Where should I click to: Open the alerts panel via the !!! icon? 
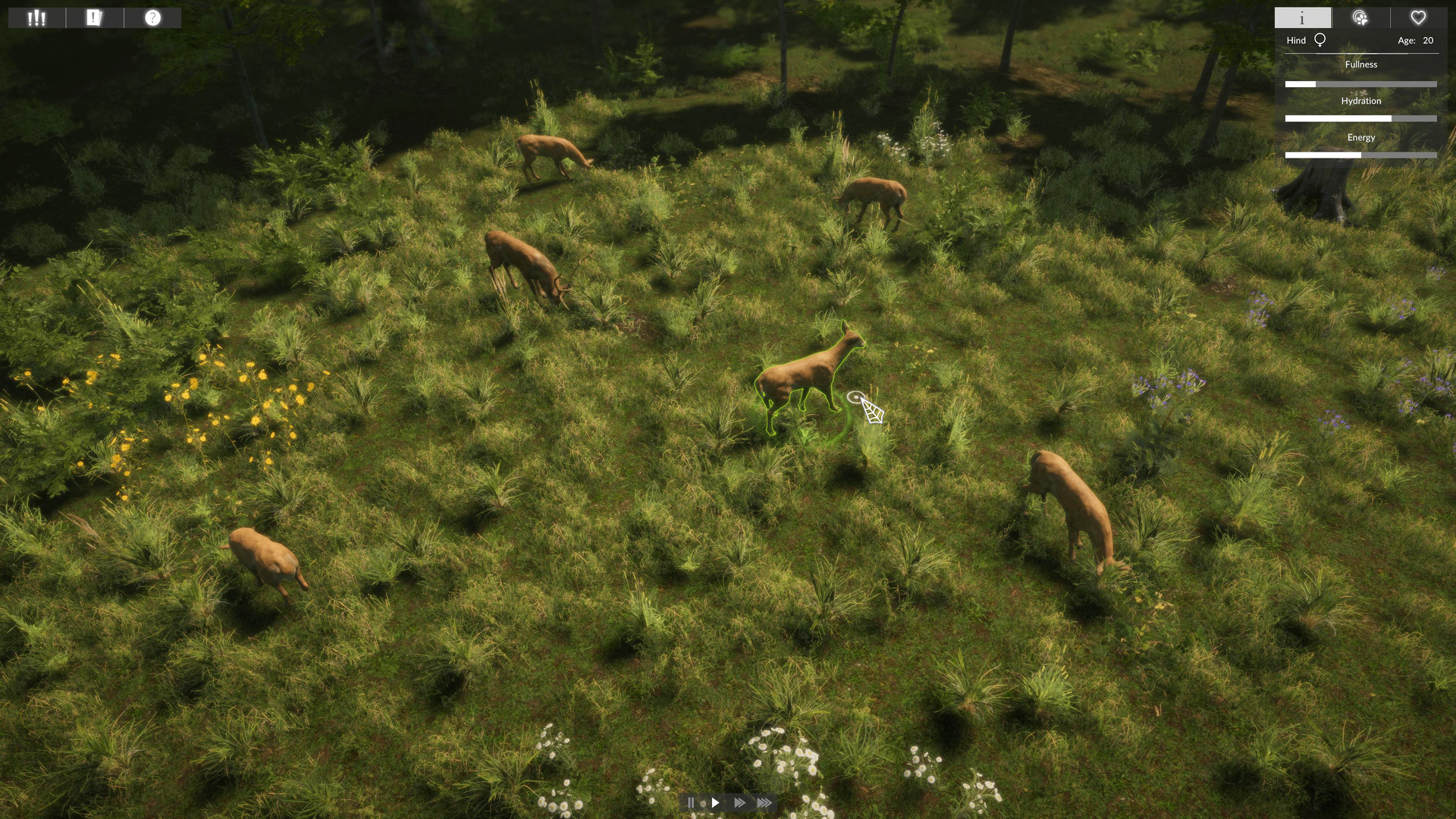tap(36, 17)
